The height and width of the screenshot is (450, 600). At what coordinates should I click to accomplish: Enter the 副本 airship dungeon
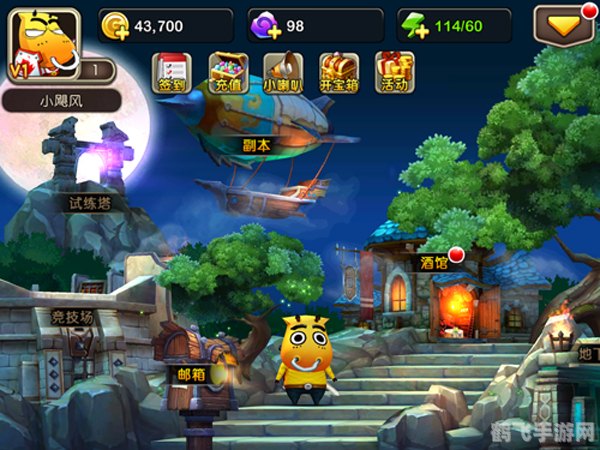click(258, 130)
